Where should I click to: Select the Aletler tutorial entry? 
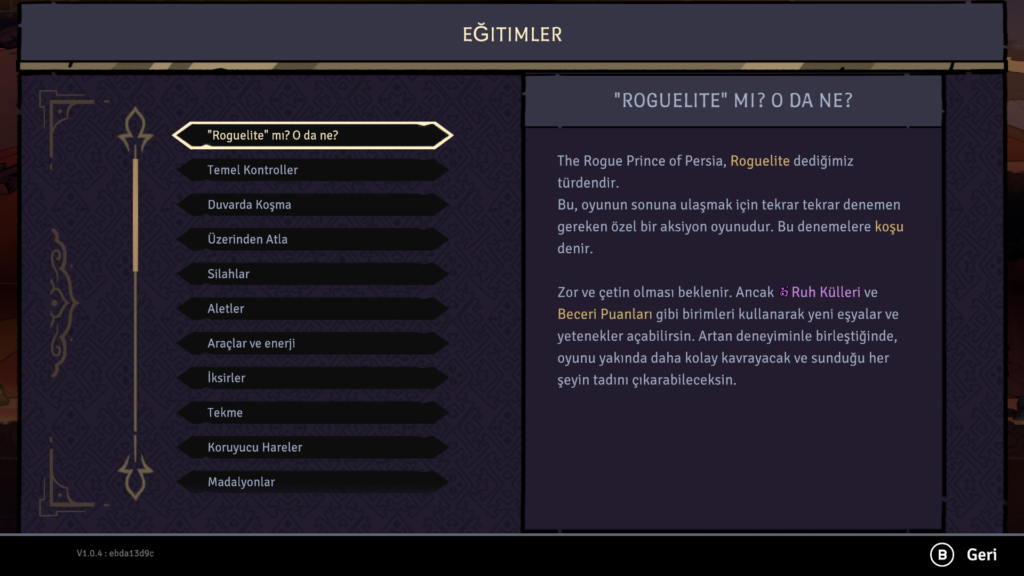(x=312, y=309)
